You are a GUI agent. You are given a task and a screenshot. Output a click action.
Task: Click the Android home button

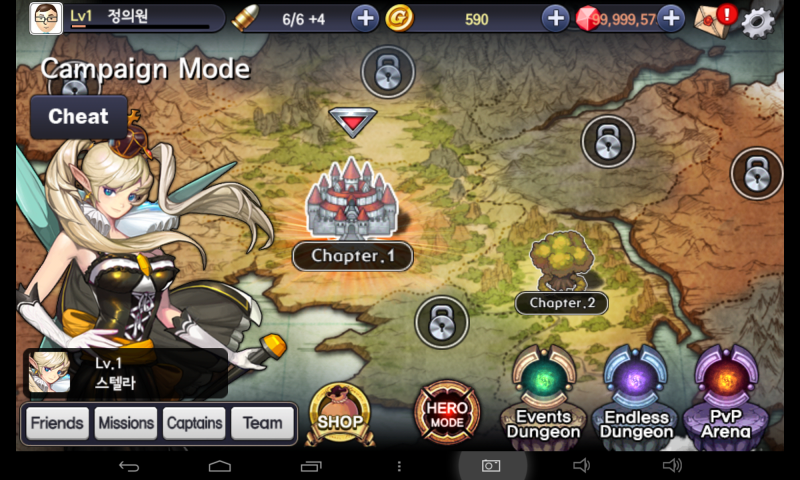click(220, 466)
